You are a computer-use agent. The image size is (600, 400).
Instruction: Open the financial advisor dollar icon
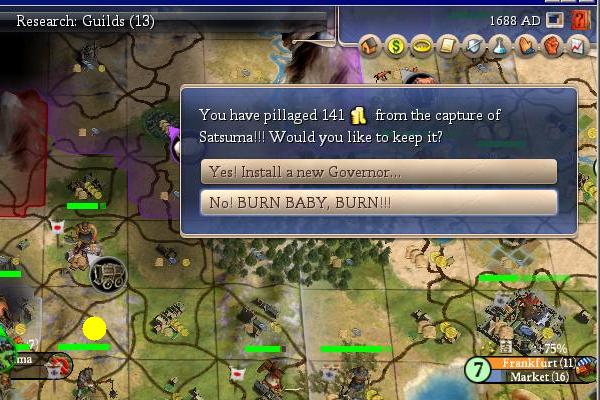coord(395,46)
